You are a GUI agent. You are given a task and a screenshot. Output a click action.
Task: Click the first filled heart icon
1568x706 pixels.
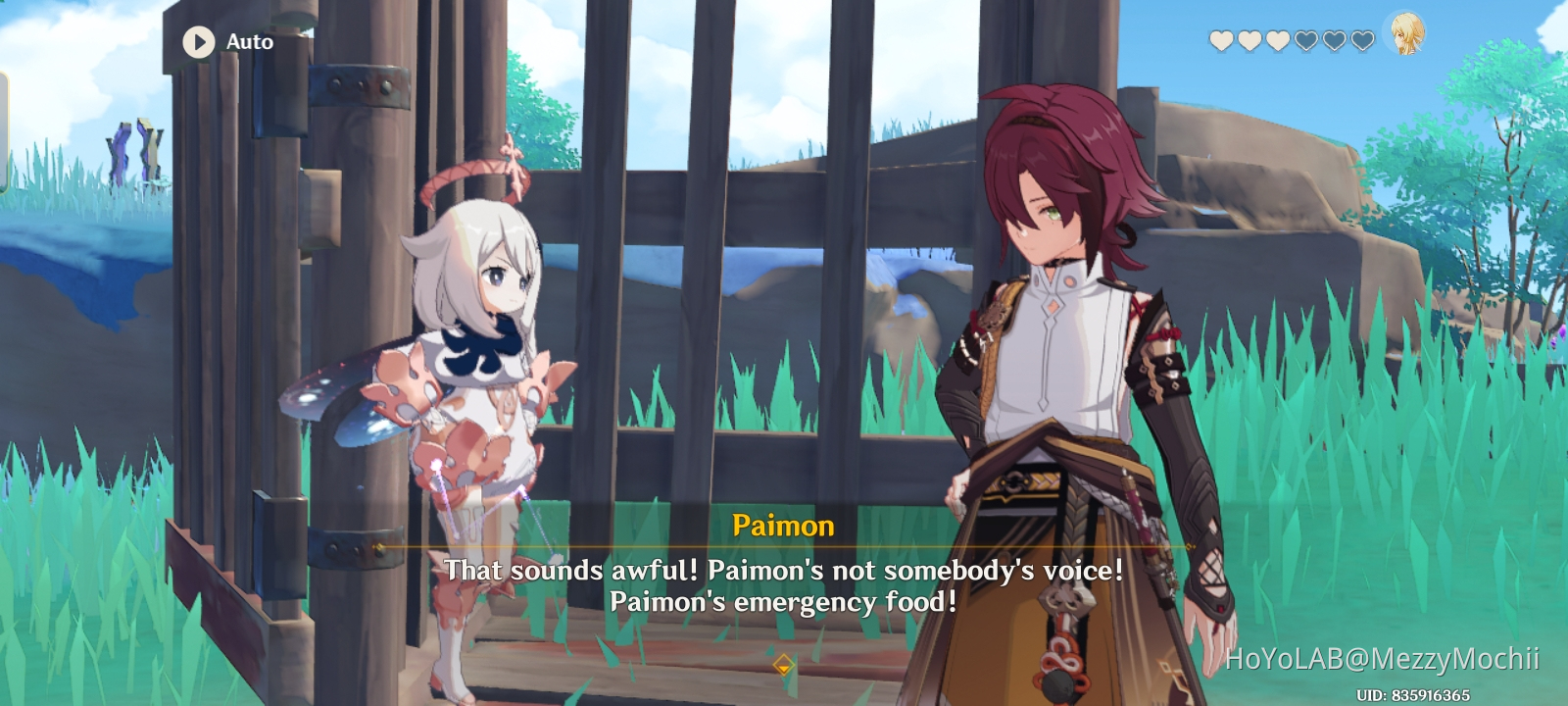[x=1221, y=41]
